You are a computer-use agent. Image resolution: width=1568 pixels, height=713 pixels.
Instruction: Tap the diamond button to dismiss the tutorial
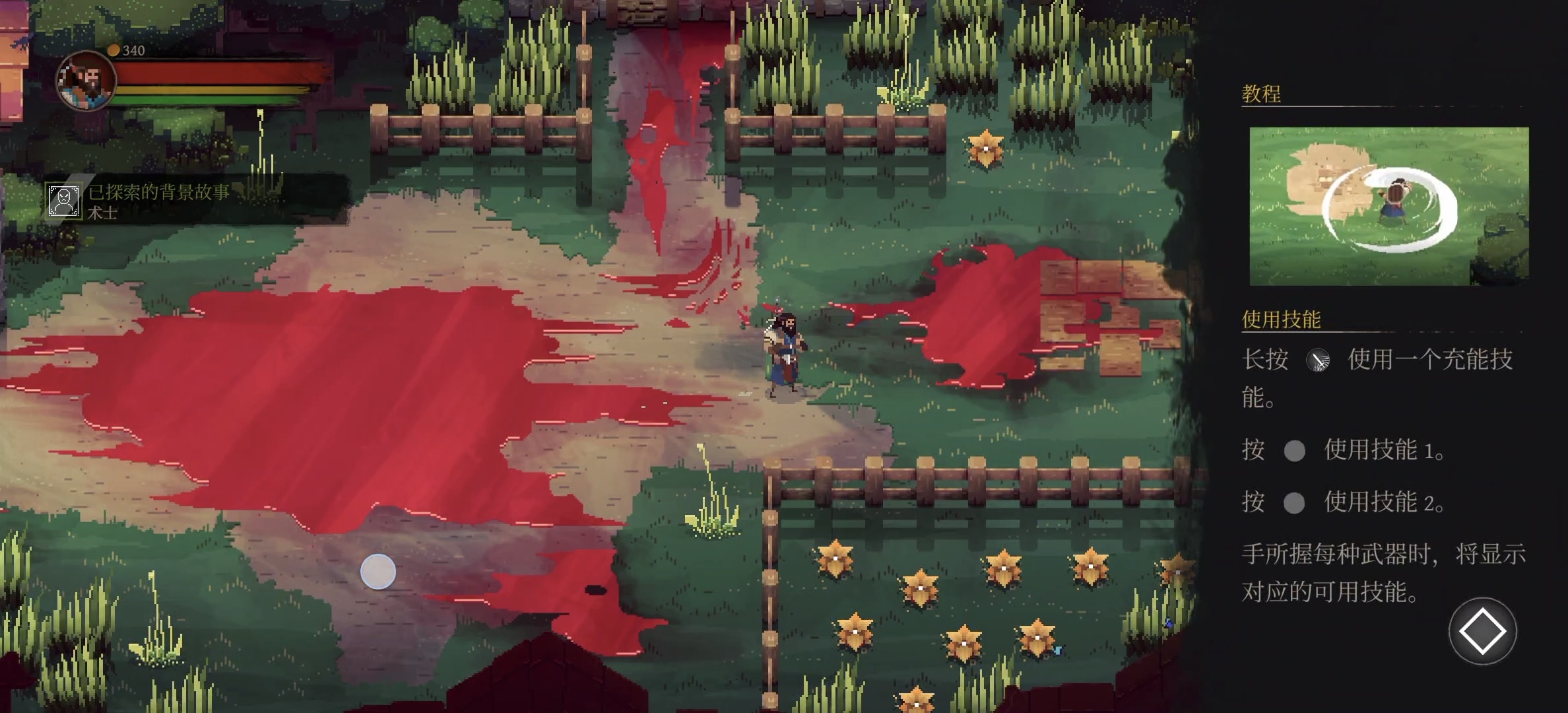pos(1482,631)
